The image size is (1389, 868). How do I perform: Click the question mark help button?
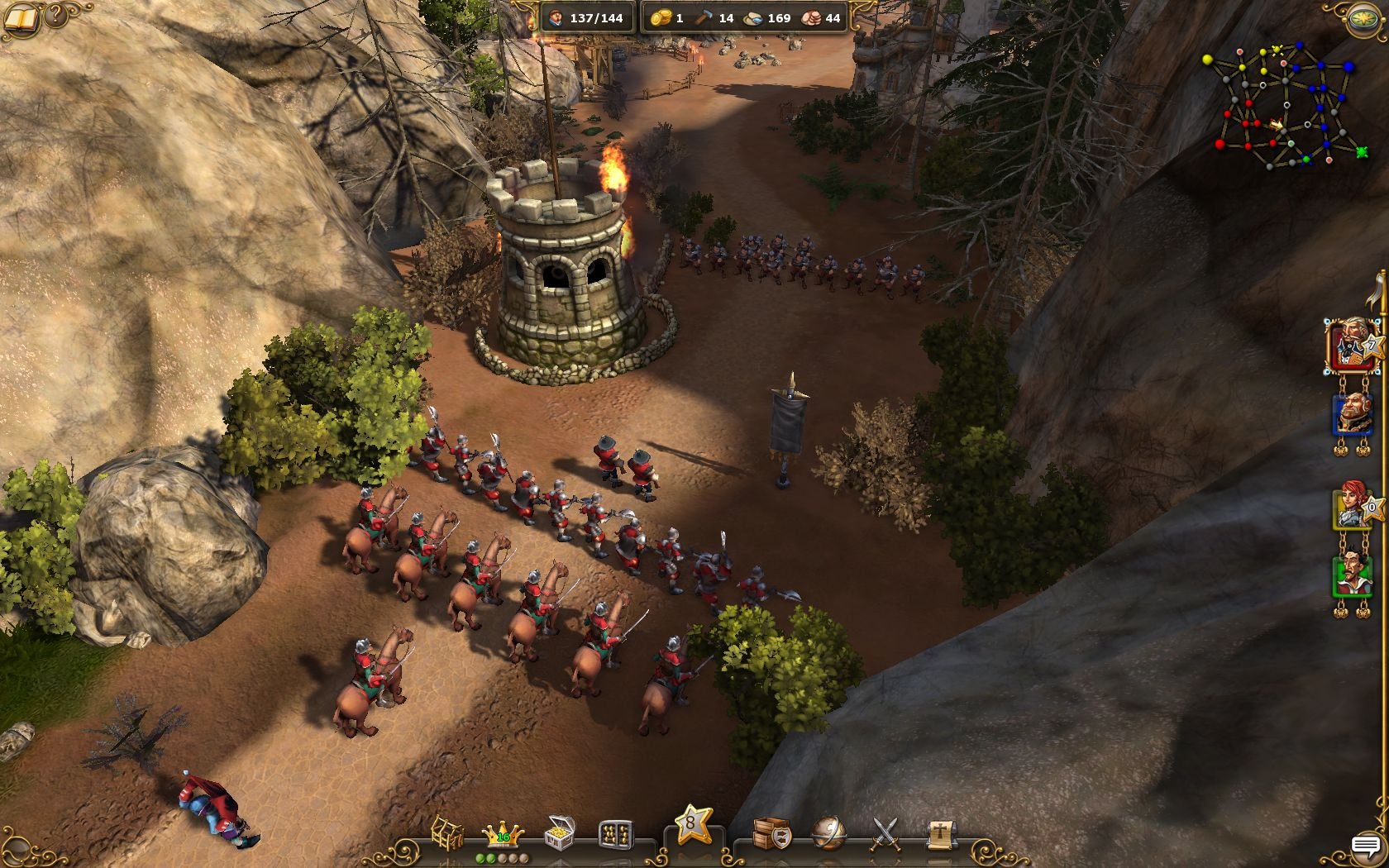point(55,15)
